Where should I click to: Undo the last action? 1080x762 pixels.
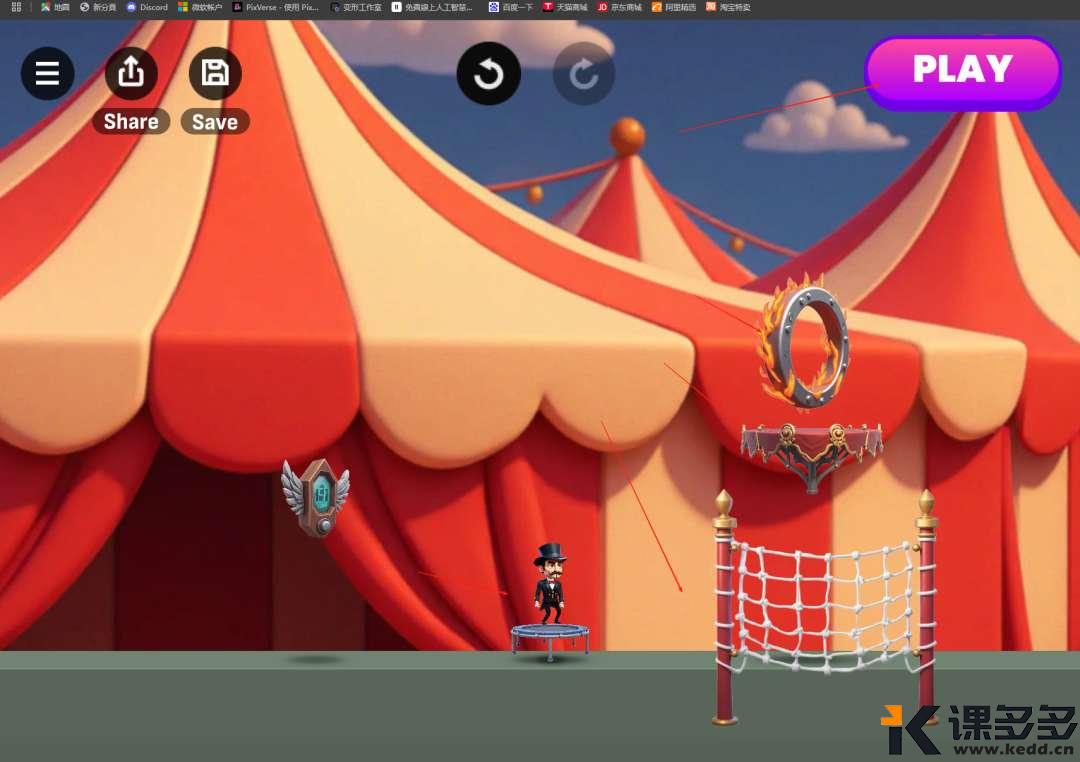coord(488,73)
